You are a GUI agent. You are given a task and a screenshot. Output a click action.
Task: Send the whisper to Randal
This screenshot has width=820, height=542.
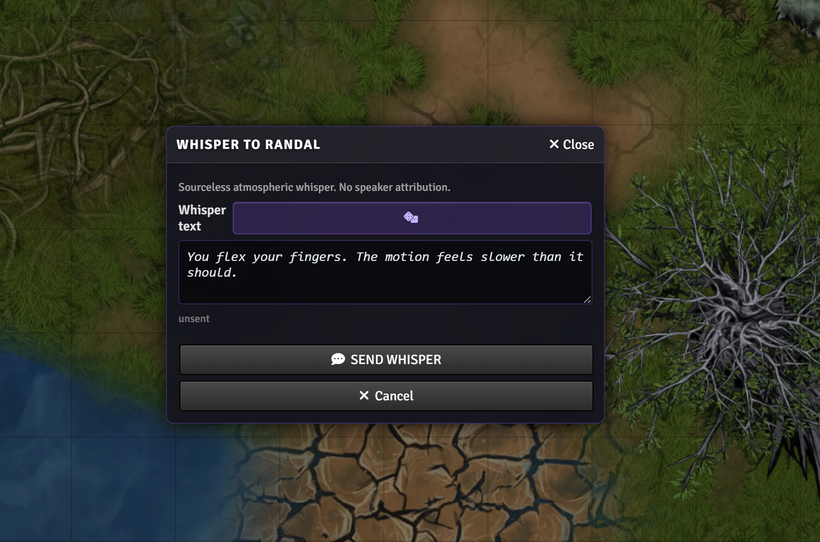point(386,360)
